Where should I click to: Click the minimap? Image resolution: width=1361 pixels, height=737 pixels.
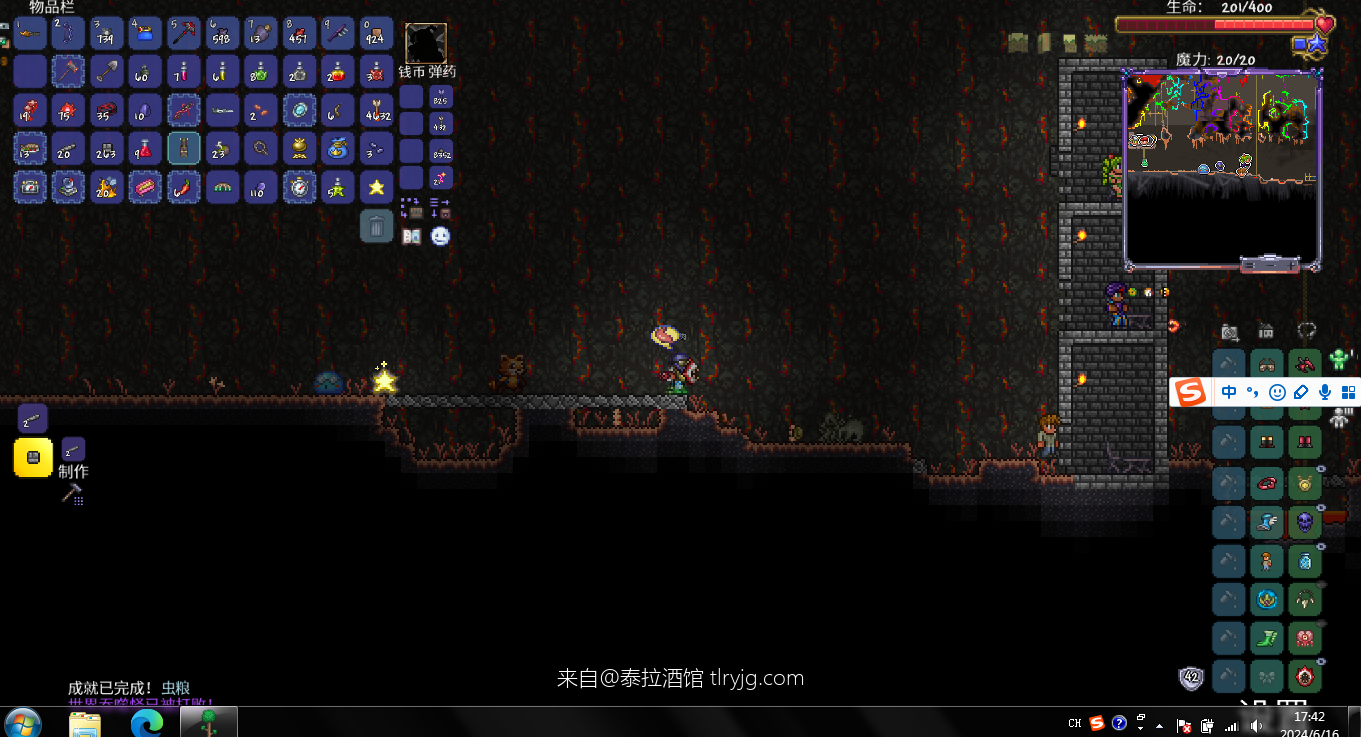pyautogui.click(x=1221, y=168)
